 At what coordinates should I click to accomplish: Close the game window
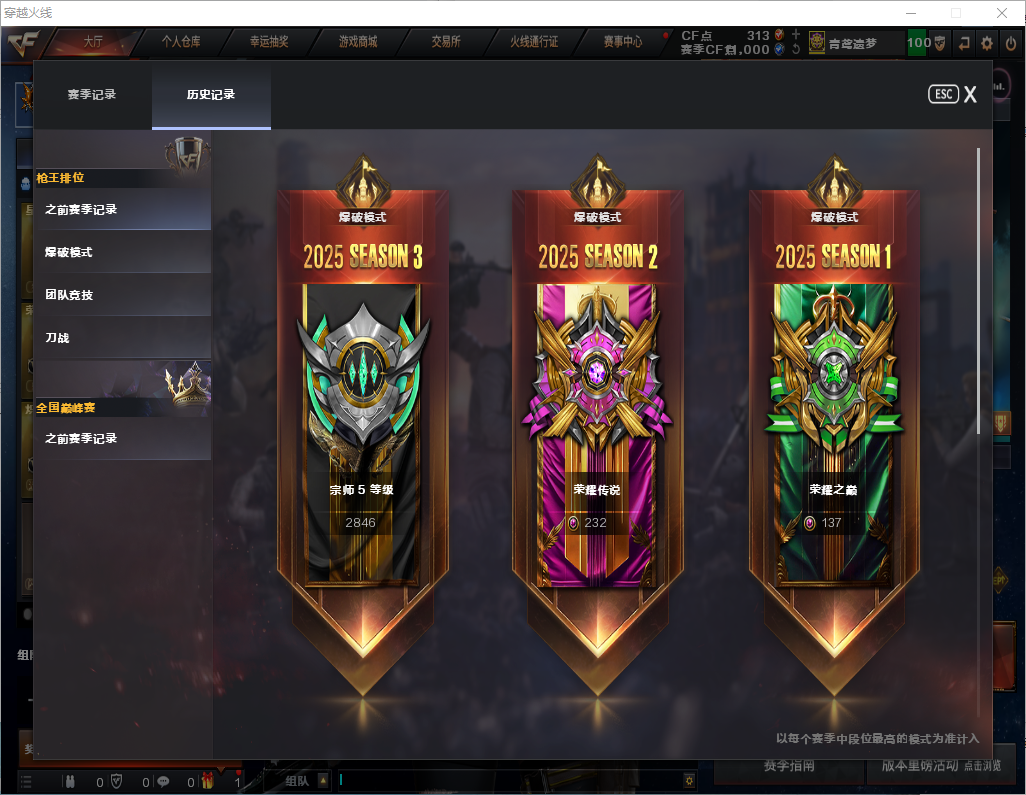point(1001,13)
